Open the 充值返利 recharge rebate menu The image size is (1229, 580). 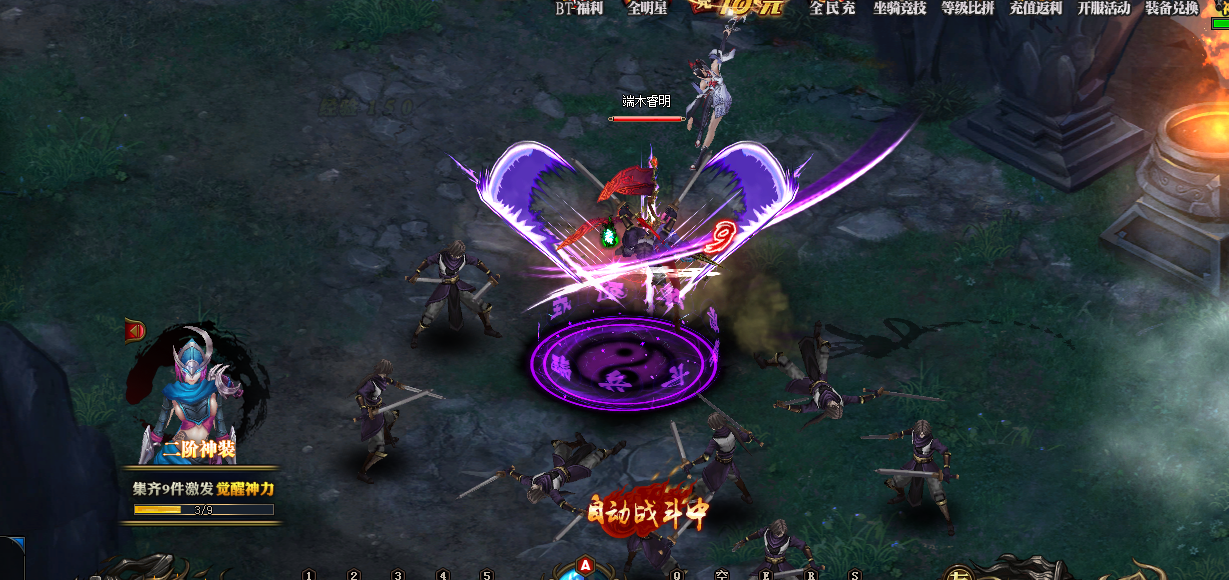click(1035, 8)
